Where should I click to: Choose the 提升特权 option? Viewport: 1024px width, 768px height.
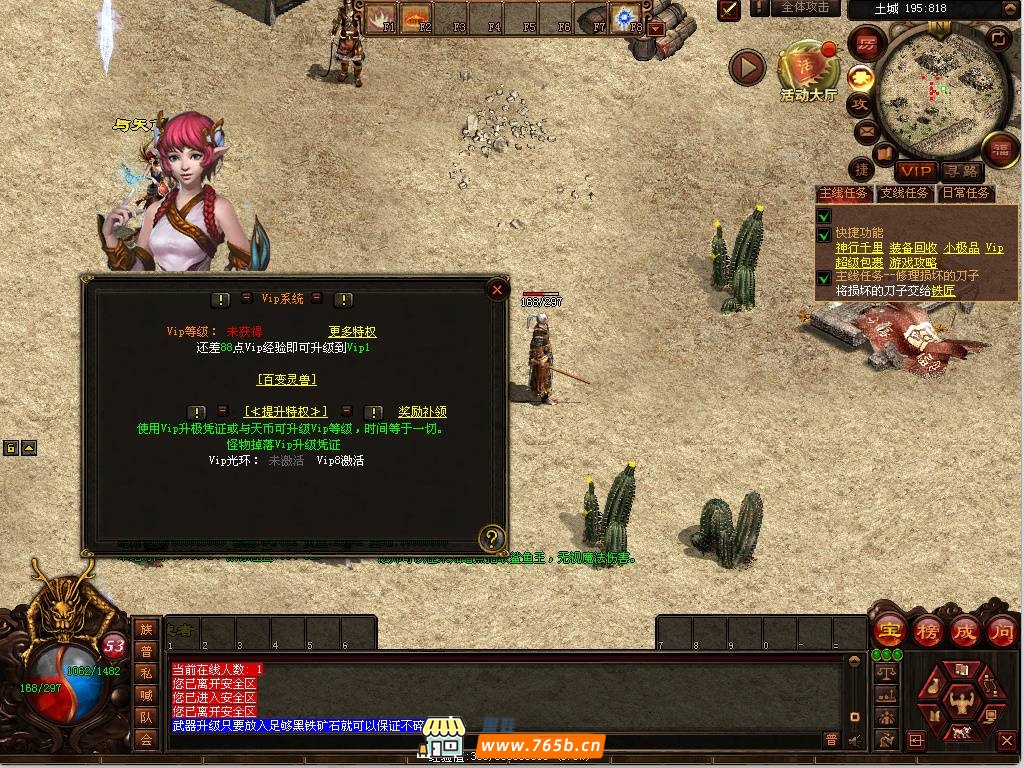[x=285, y=411]
